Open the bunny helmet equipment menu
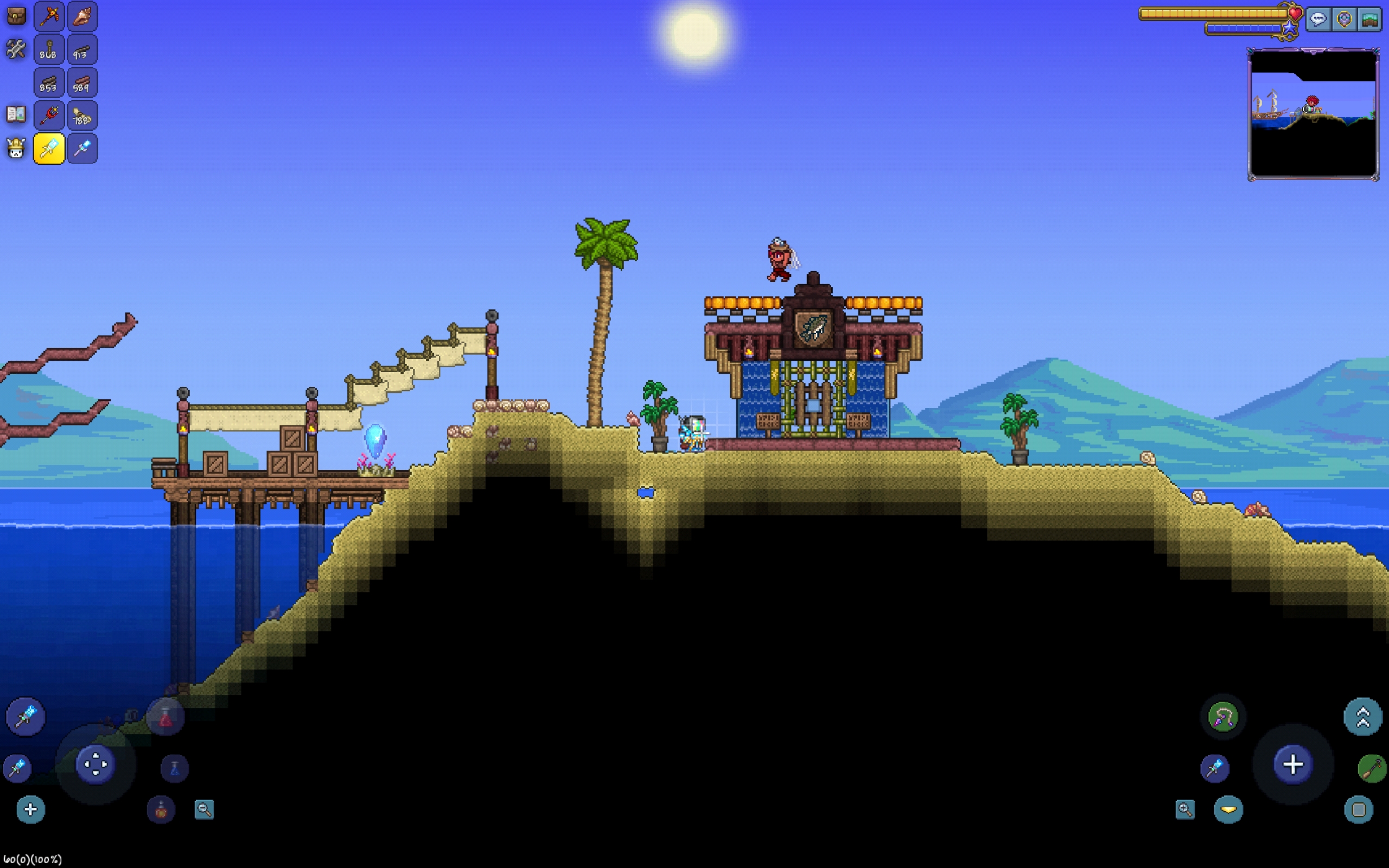 click(16, 149)
